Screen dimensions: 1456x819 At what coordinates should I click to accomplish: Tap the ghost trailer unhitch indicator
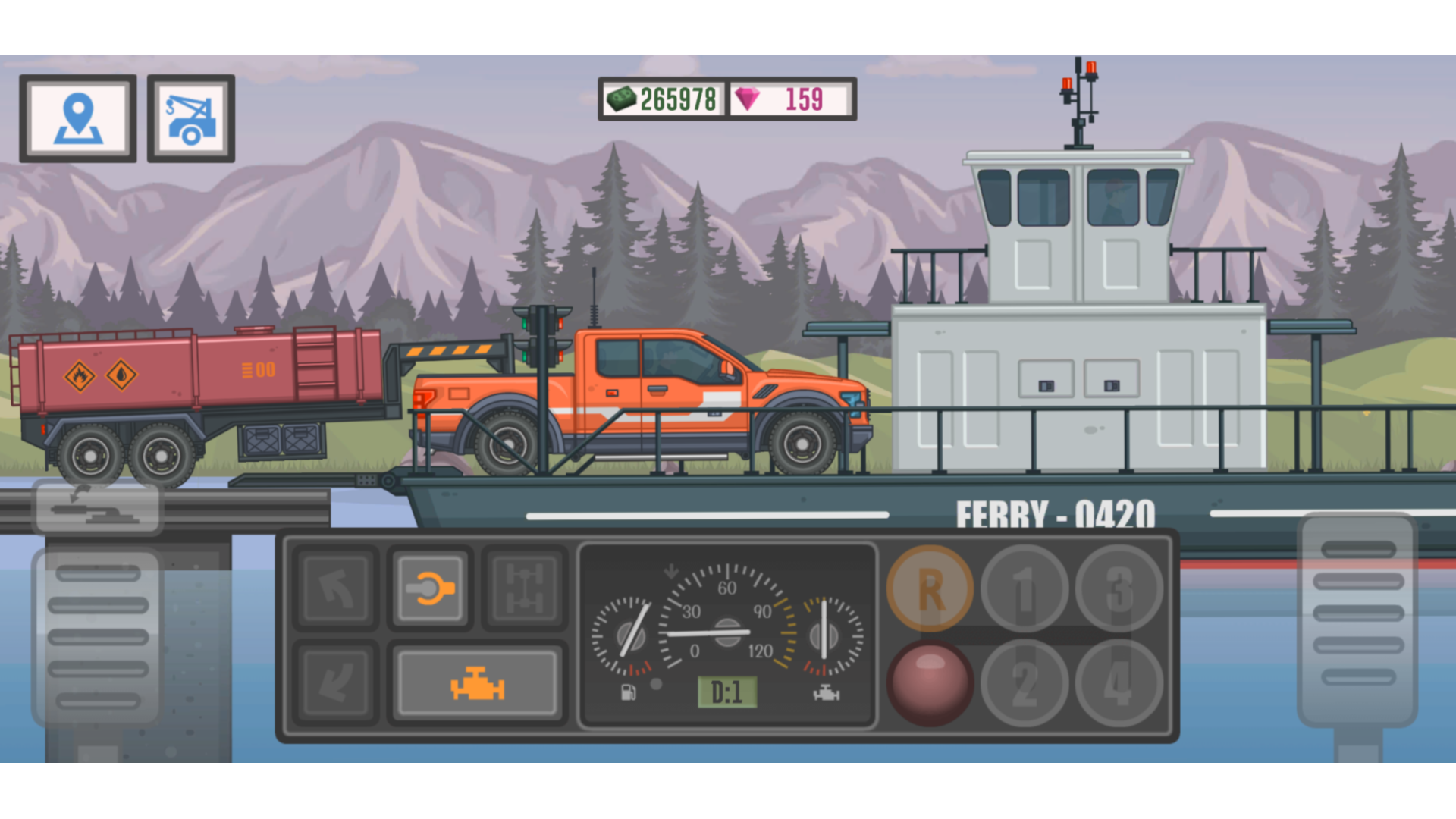click(97, 507)
